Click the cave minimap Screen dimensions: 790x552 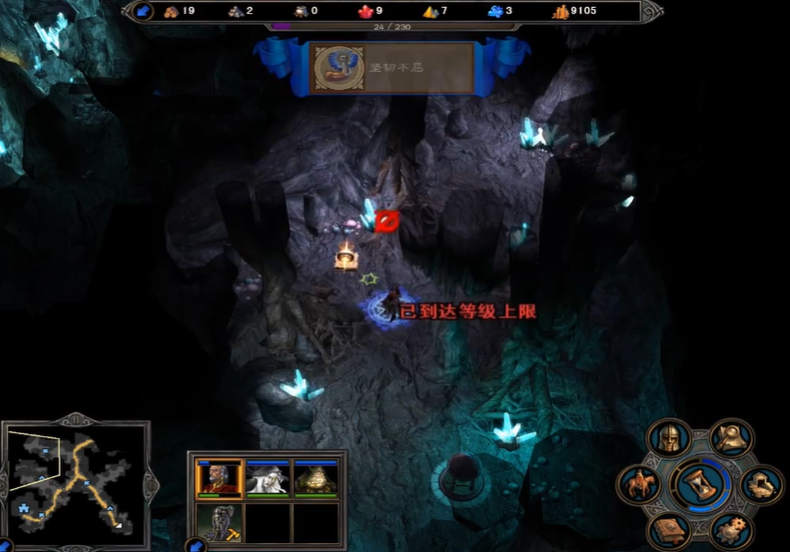point(72,478)
